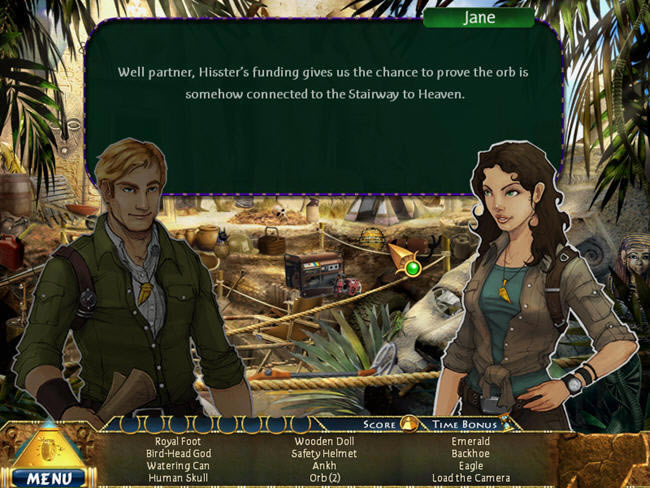Open the game MENU button
This screenshot has width=650, height=488.
tap(48, 477)
